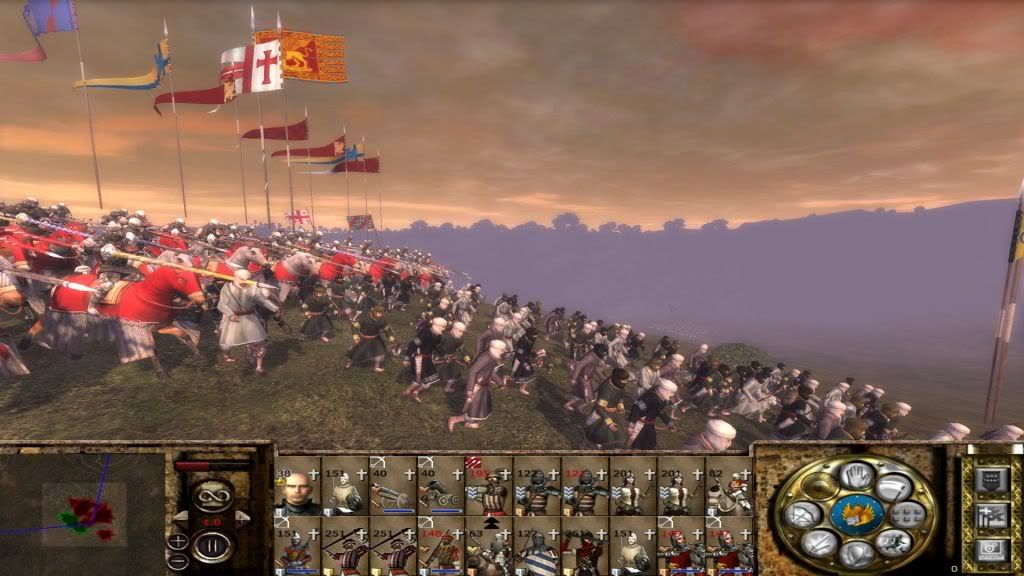Toggle guard mode shield button
Screen dimensions: 1024x576
click(856, 553)
